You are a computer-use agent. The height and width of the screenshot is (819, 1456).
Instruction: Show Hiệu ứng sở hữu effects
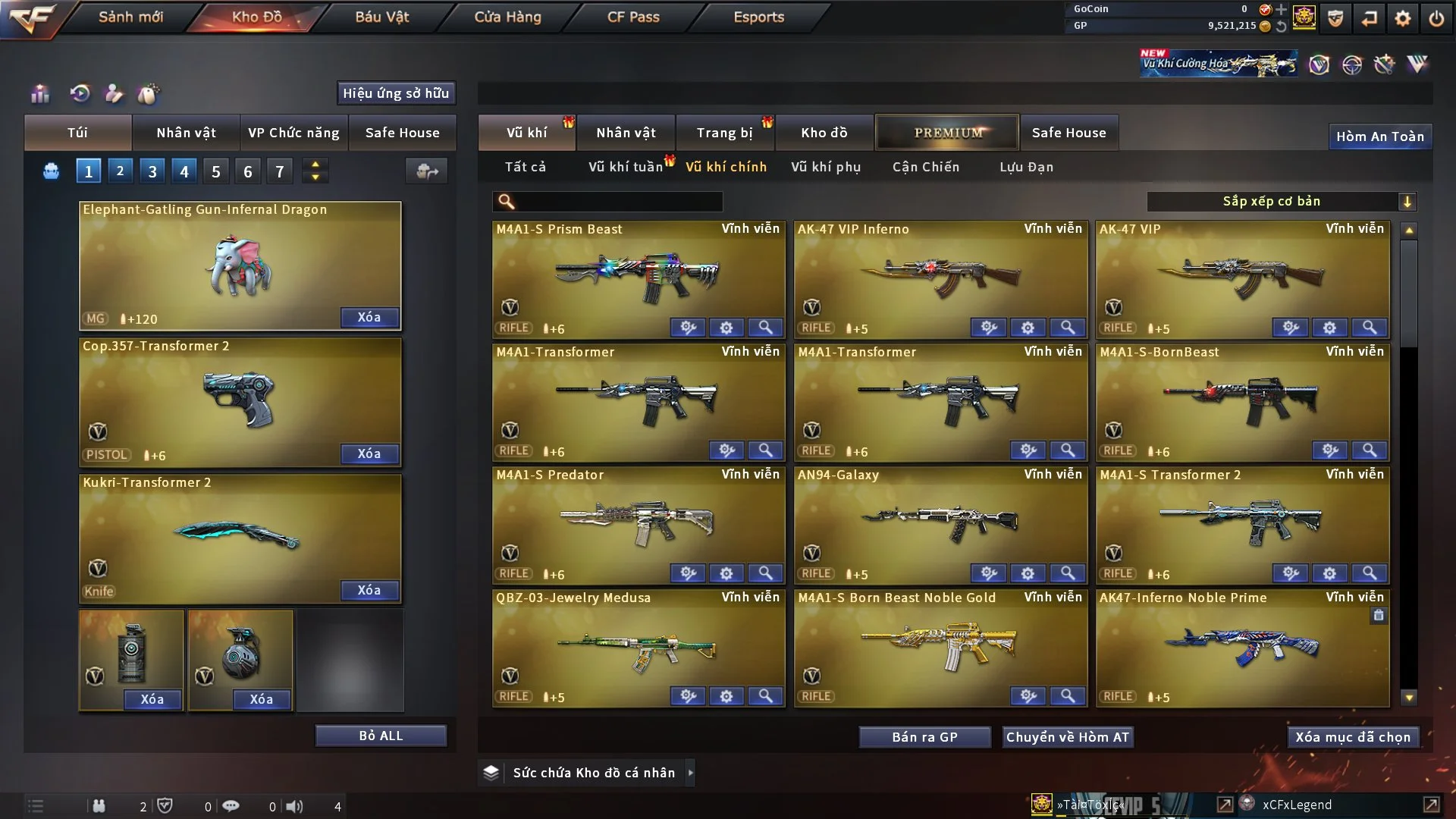pos(396,93)
